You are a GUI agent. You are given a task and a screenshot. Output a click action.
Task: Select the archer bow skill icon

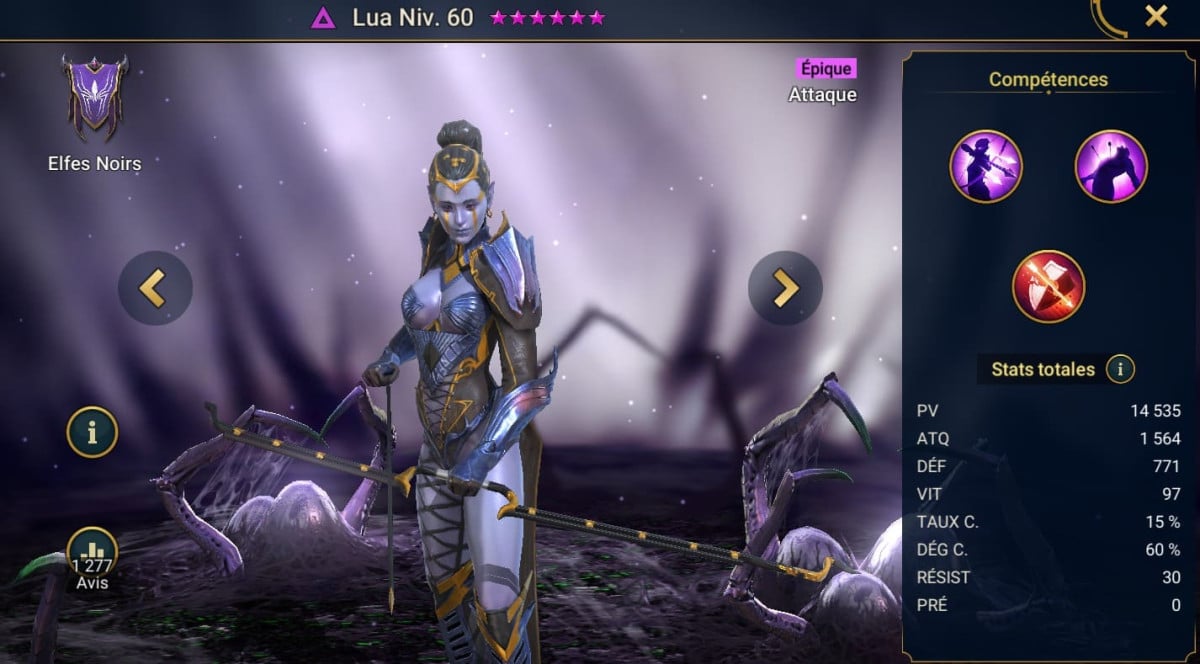pos(986,167)
